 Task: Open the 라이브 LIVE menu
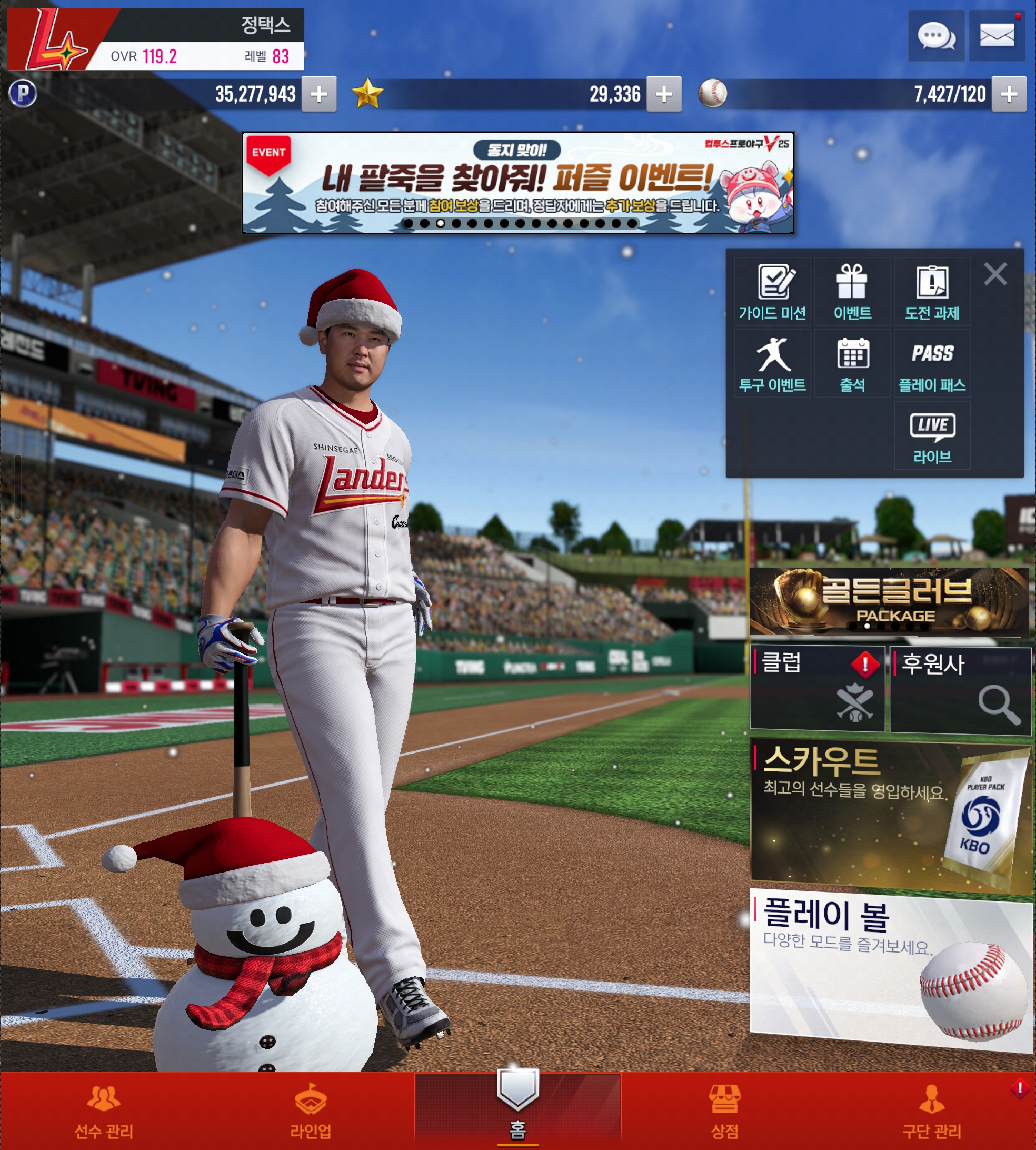tap(932, 435)
